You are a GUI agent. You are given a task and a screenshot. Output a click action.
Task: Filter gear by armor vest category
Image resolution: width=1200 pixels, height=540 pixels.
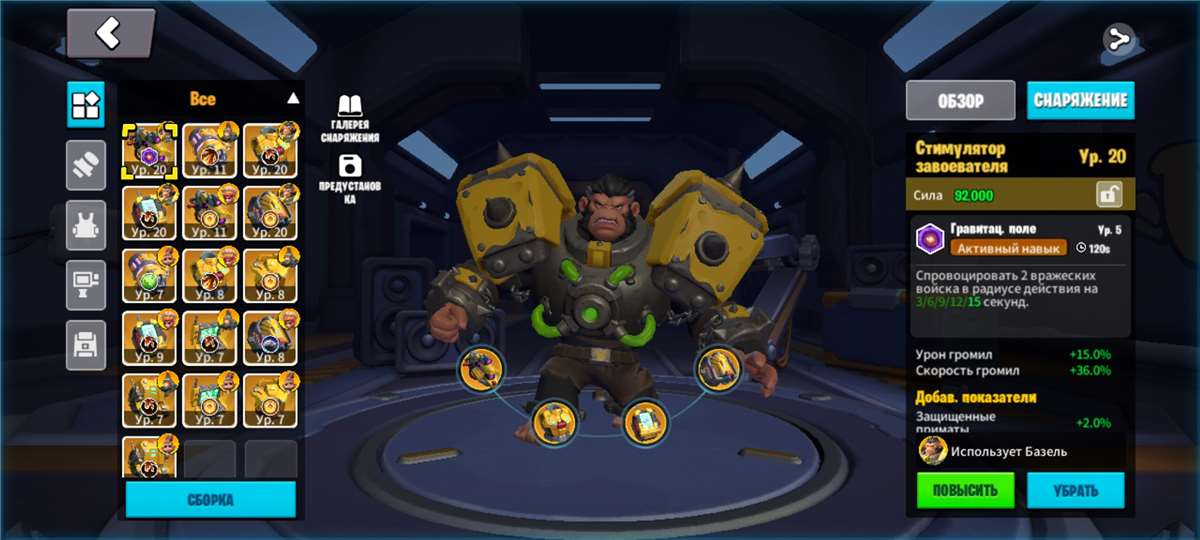click(x=85, y=225)
